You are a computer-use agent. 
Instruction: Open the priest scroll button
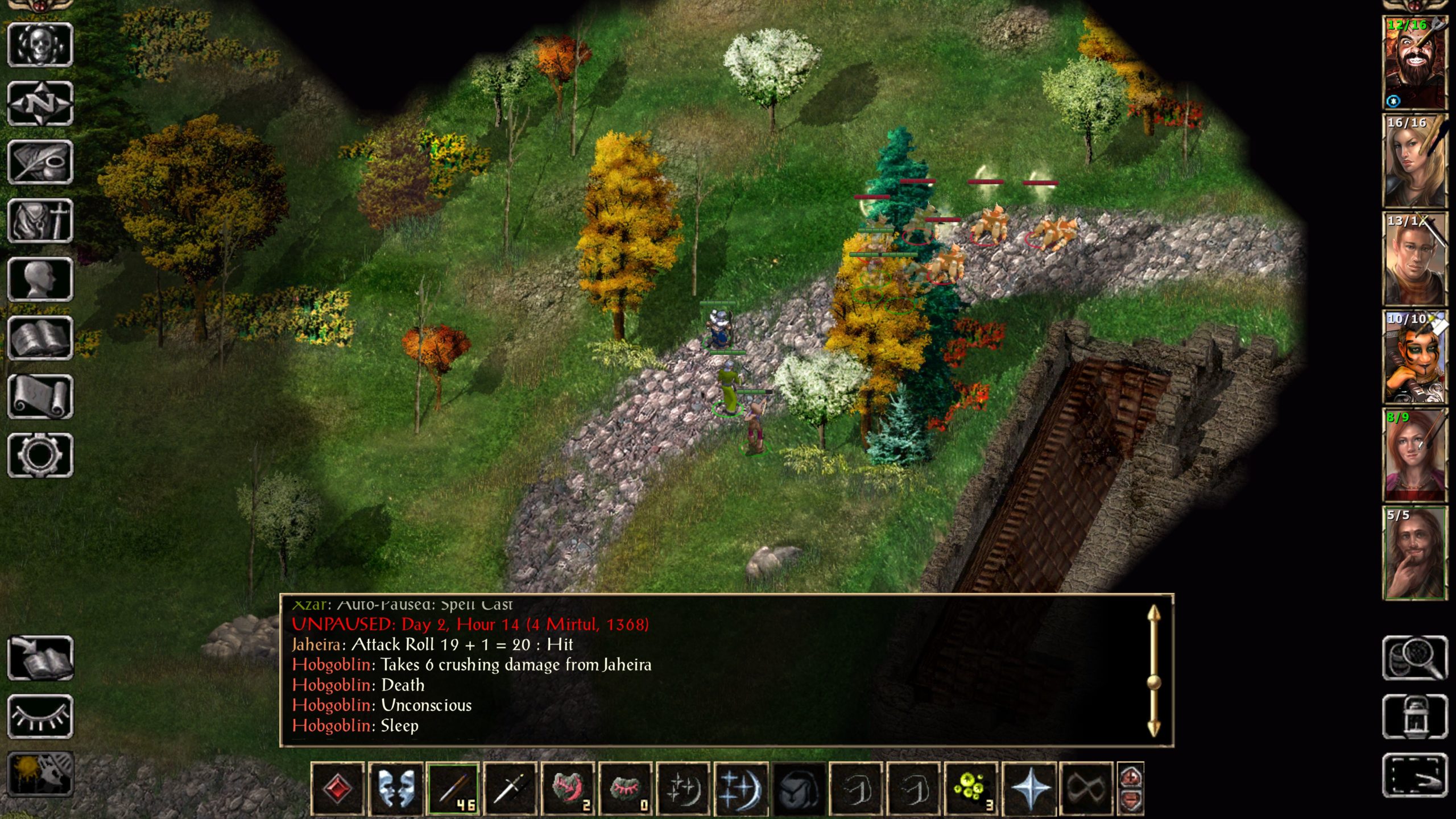(x=40, y=396)
